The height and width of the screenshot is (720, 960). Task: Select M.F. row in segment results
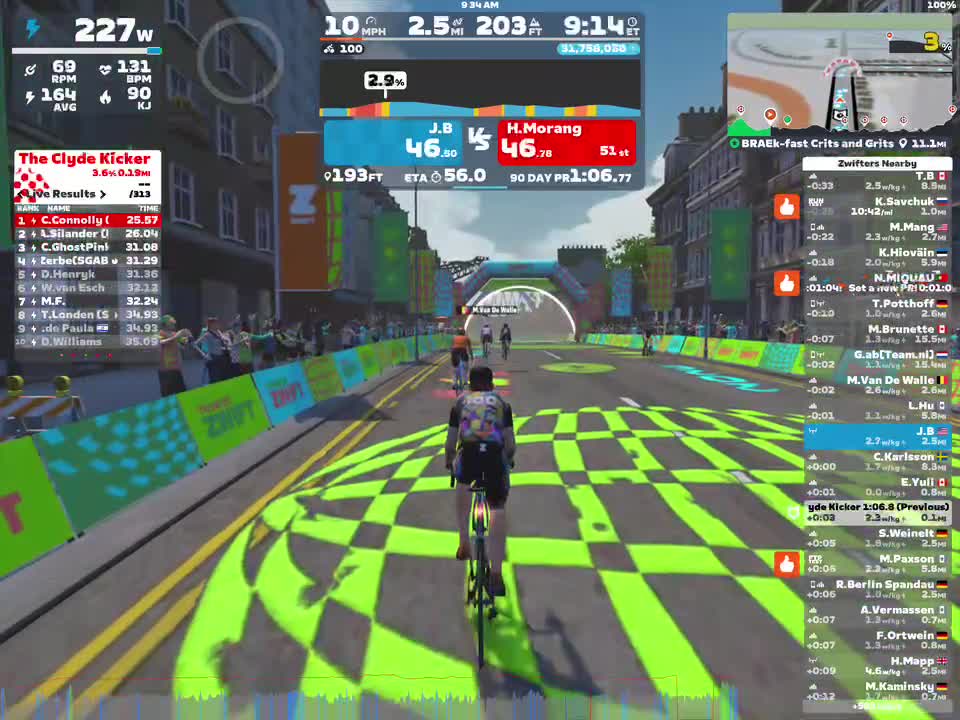pyautogui.click(x=87, y=301)
